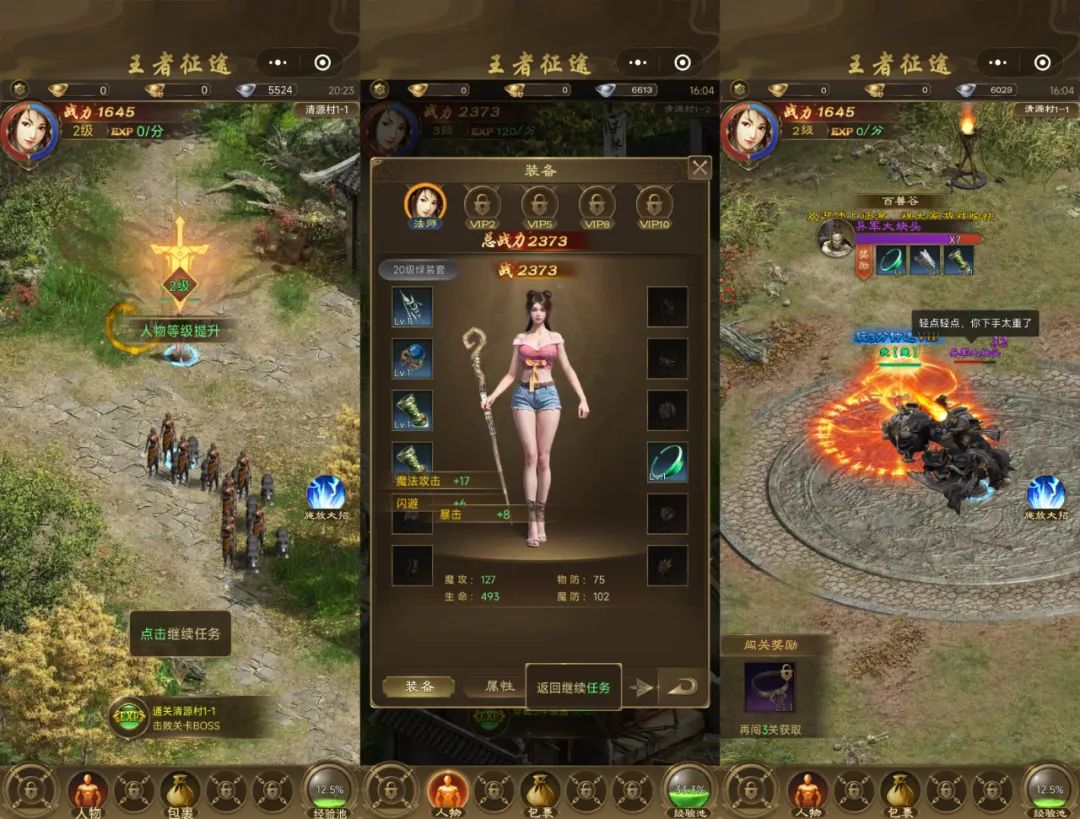Click 返回继续任务 to resume the quest
The height and width of the screenshot is (819, 1080).
tap(573, 687)
